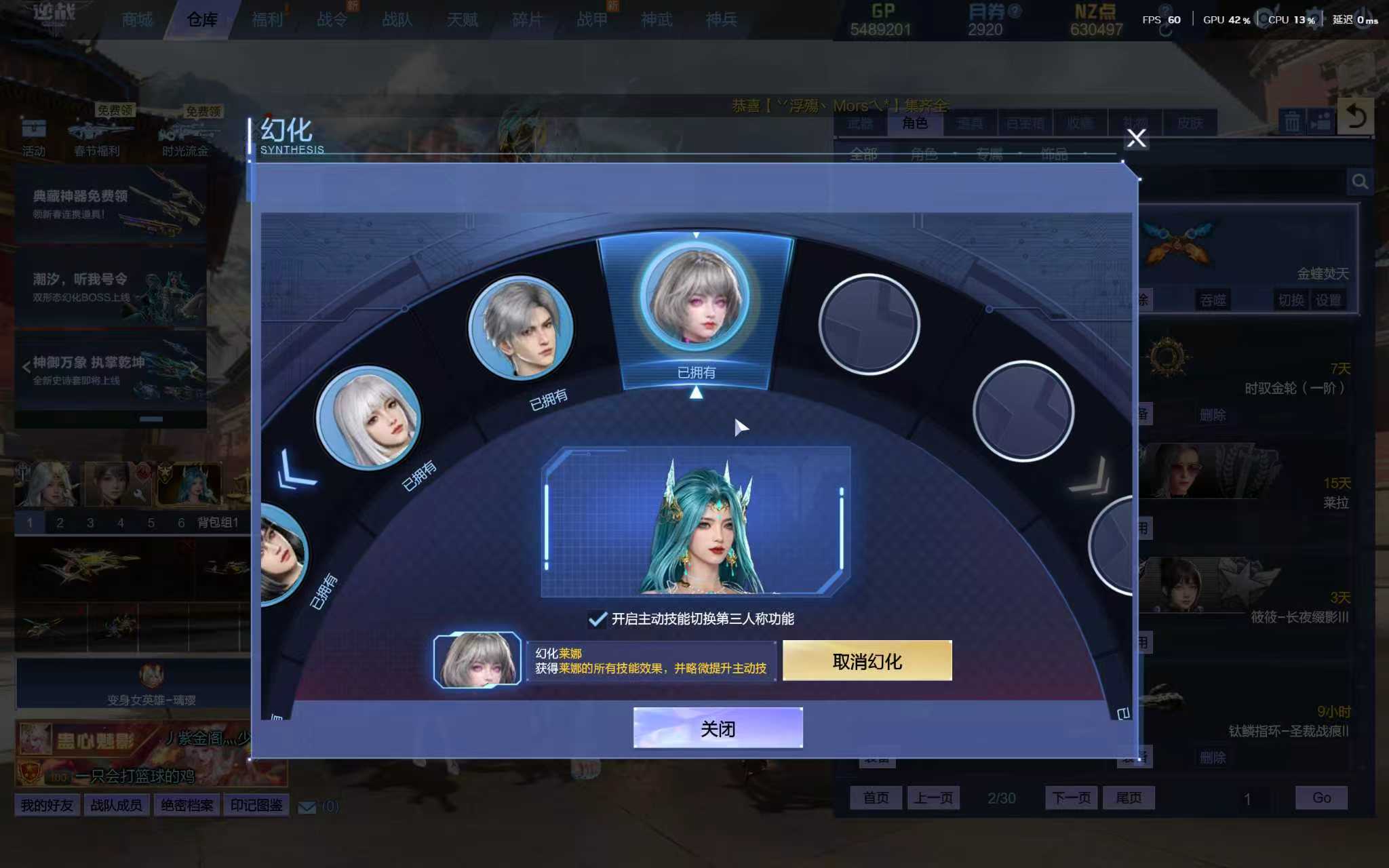Image resolution: width=1389 pixels, height=868 pixels.
Task: Open 印记图鉴 button
Action: point(256,806)
